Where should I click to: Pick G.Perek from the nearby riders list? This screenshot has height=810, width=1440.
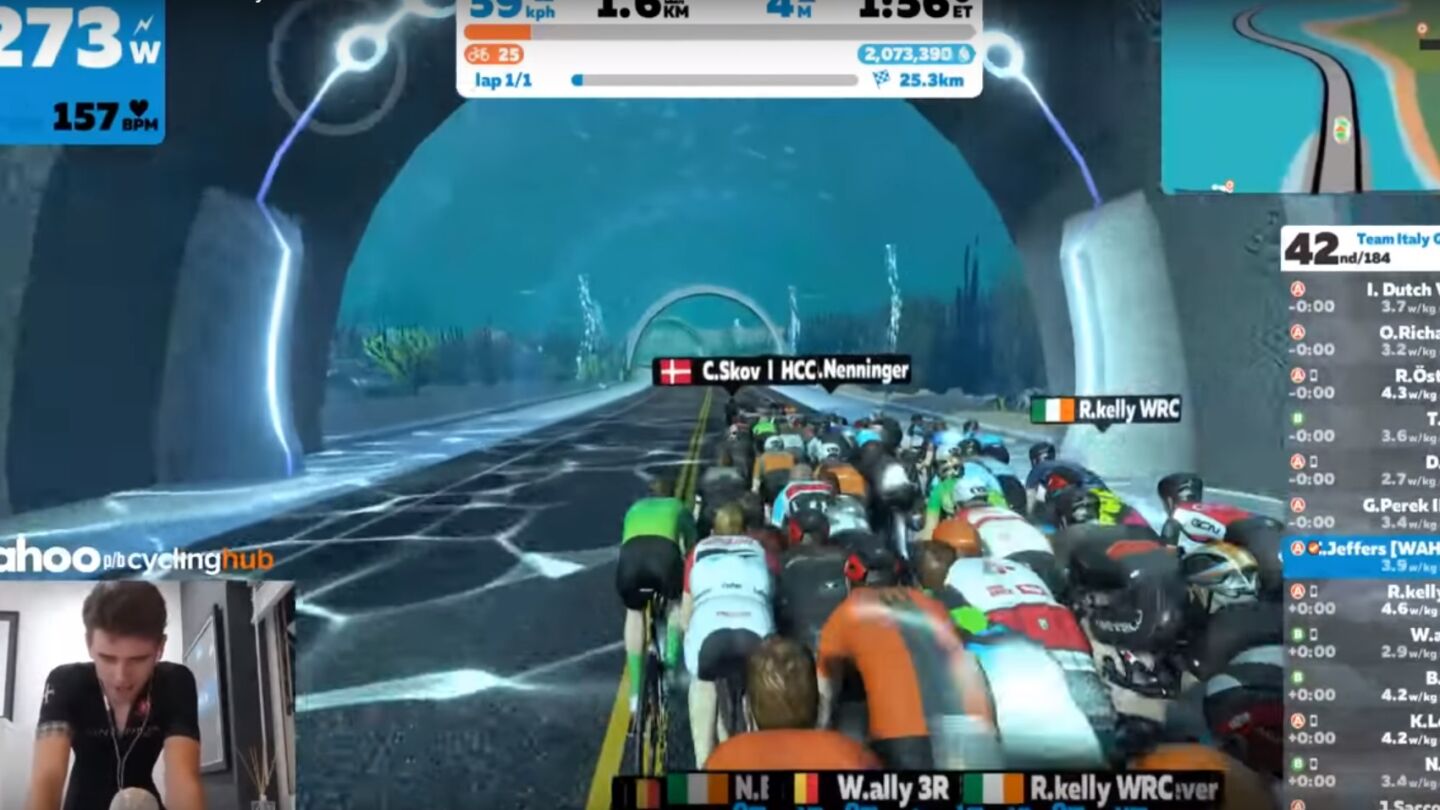[1362, 513]
